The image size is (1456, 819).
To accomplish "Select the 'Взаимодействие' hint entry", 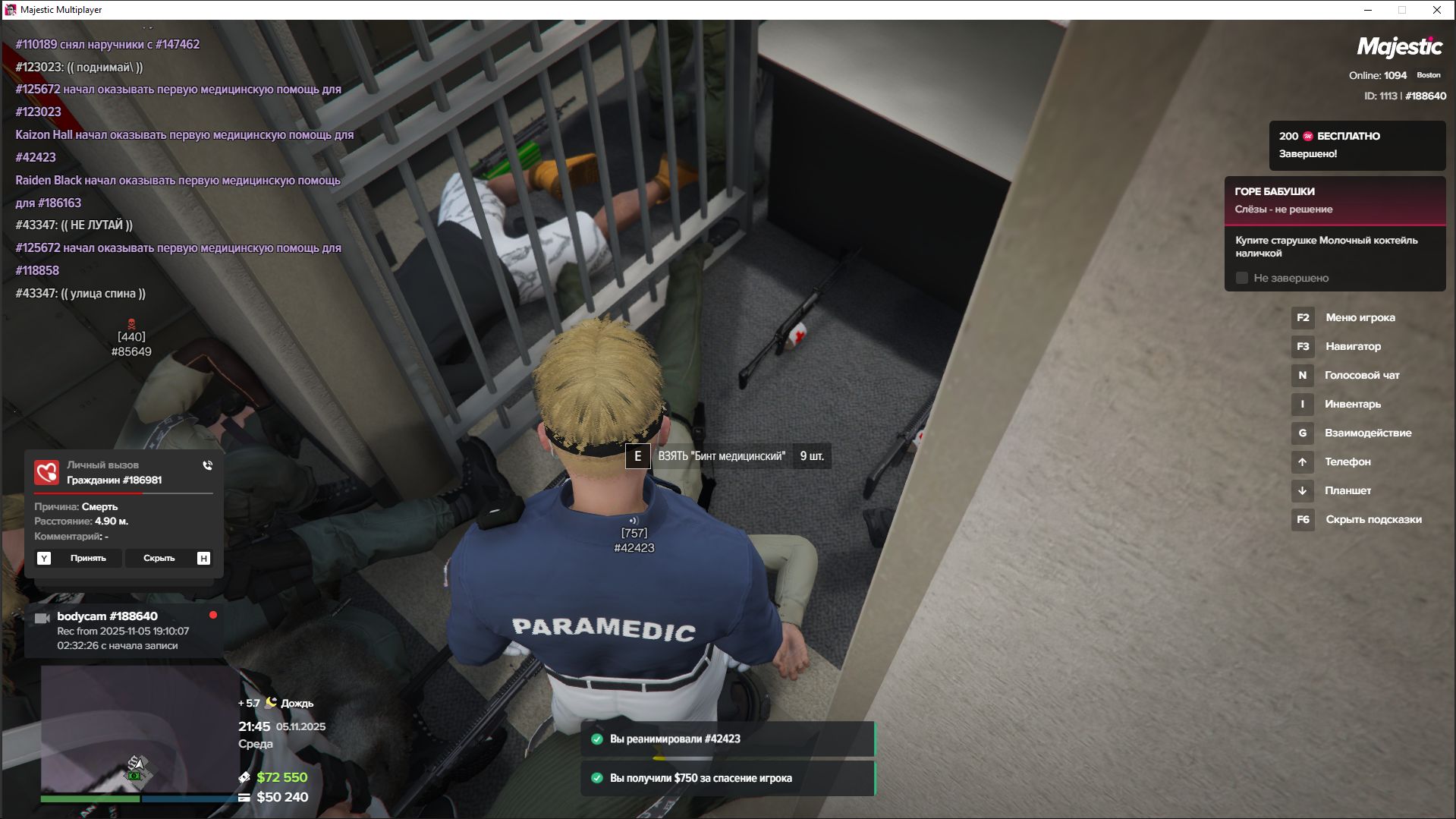I will tap(1367, 433).
